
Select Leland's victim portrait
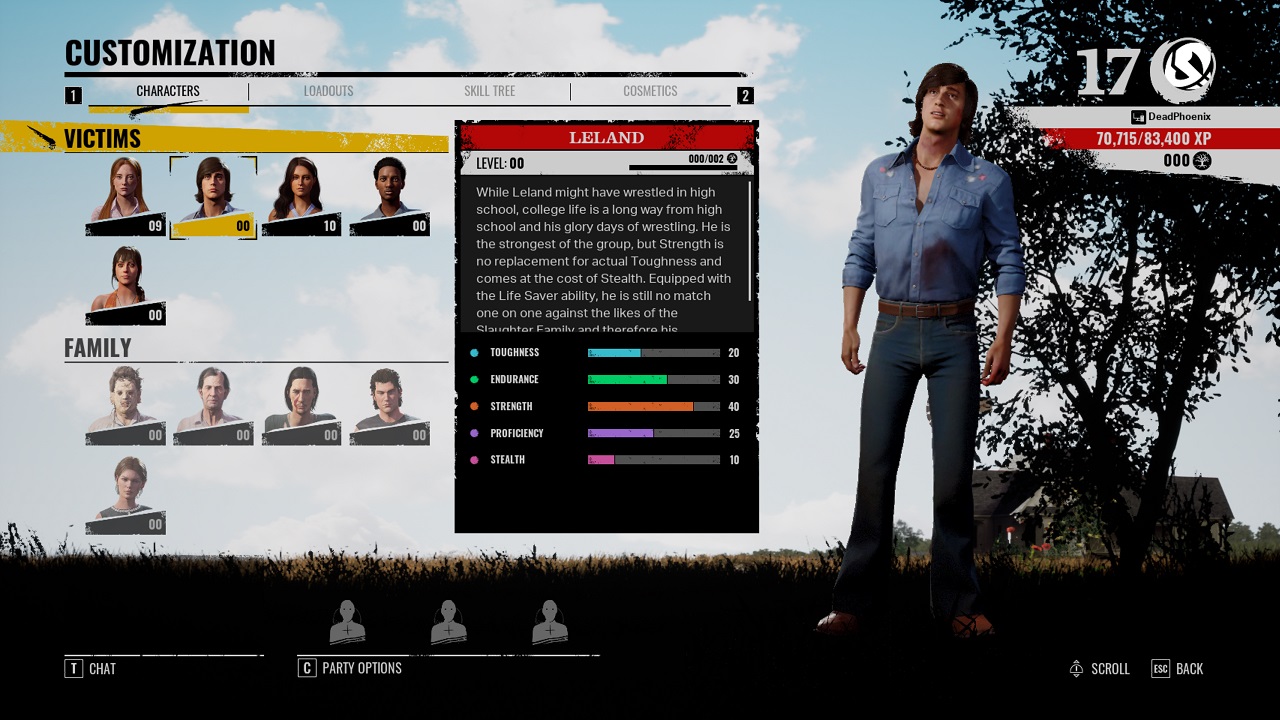pyautogui.click(x=212, y=195)
